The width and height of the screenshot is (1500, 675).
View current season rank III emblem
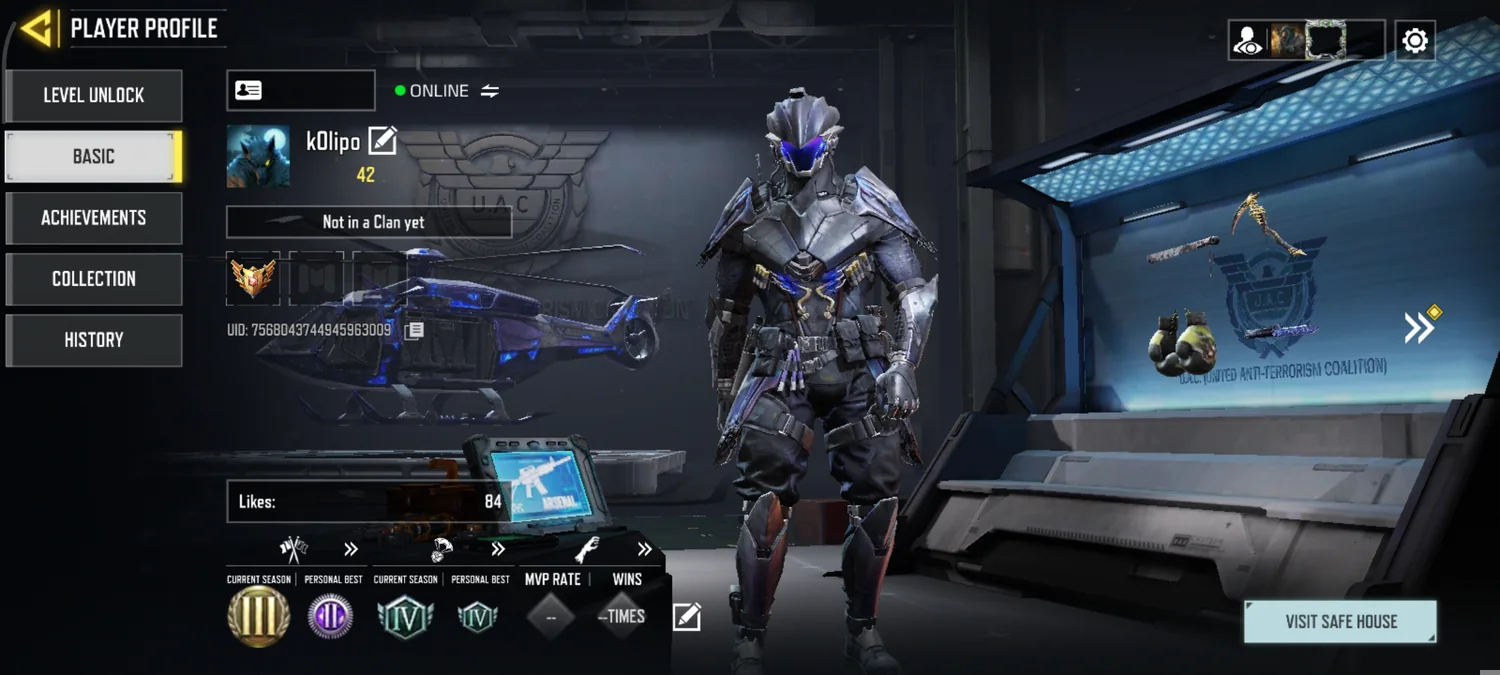(x=259, y=616)
